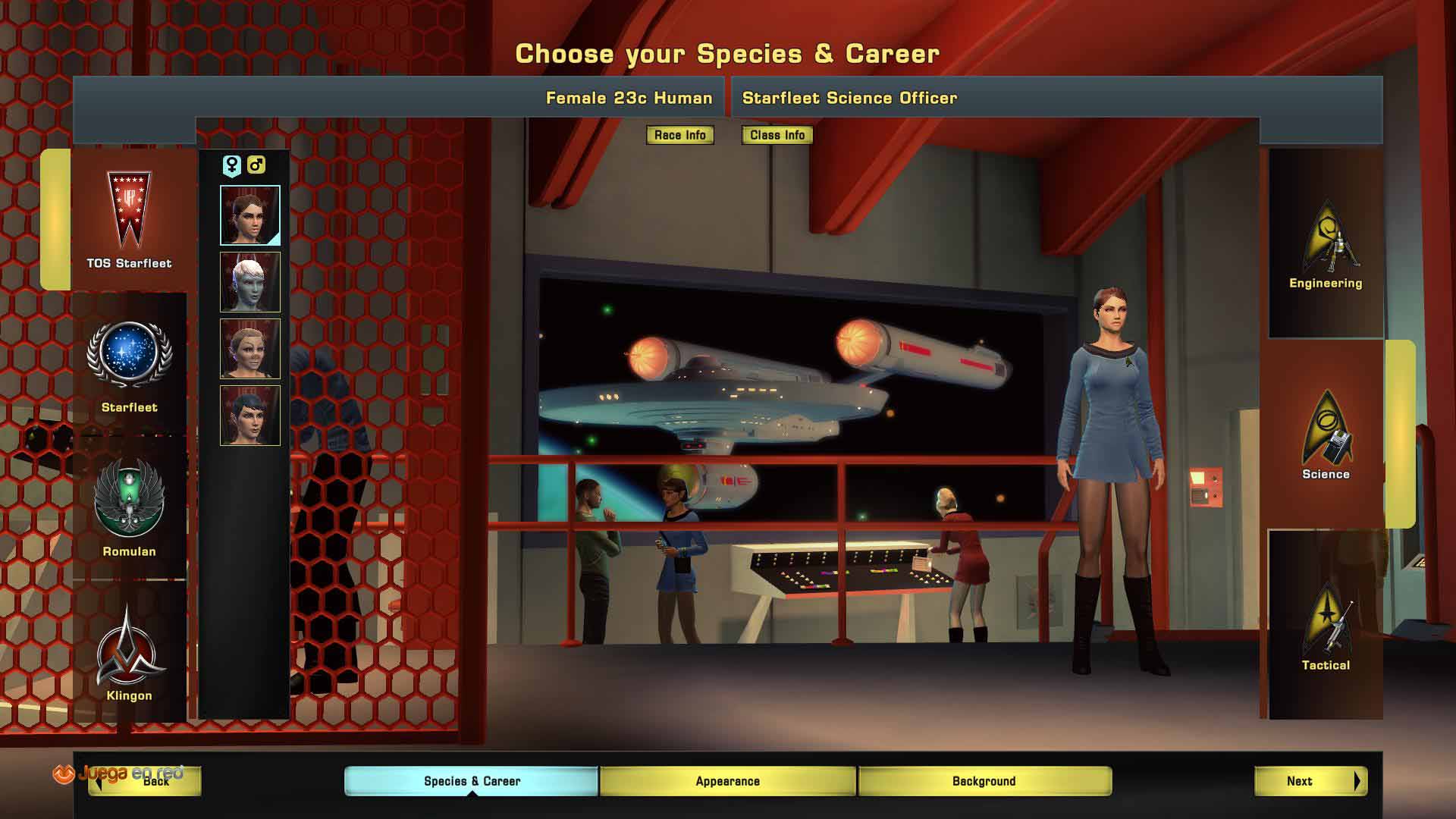Open the Race Info panel
This screenshot has height=819, width=1456.
click(x=679, y=135)
